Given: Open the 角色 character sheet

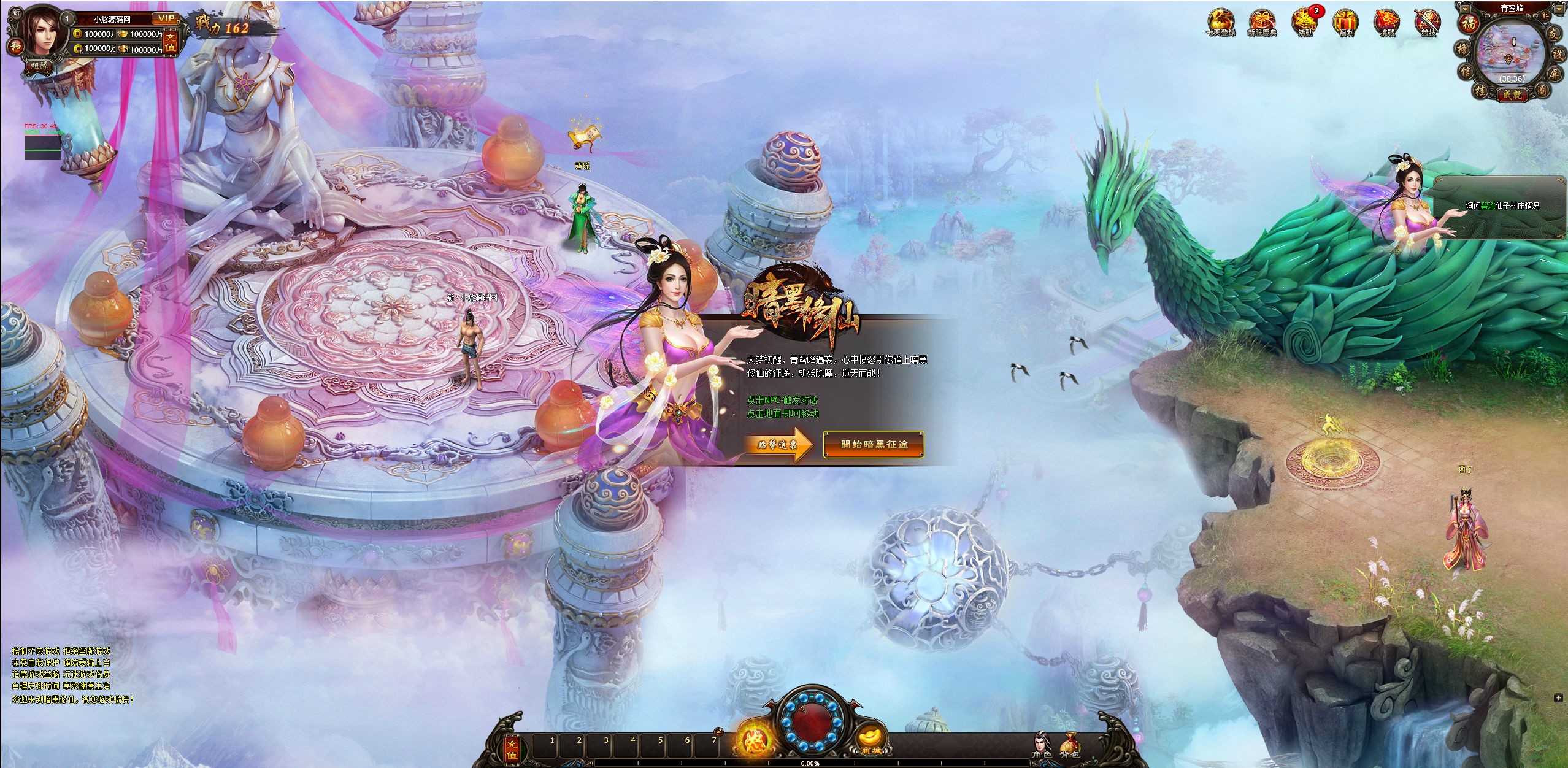Looking at the screenshot, I should pos(1041,745).
